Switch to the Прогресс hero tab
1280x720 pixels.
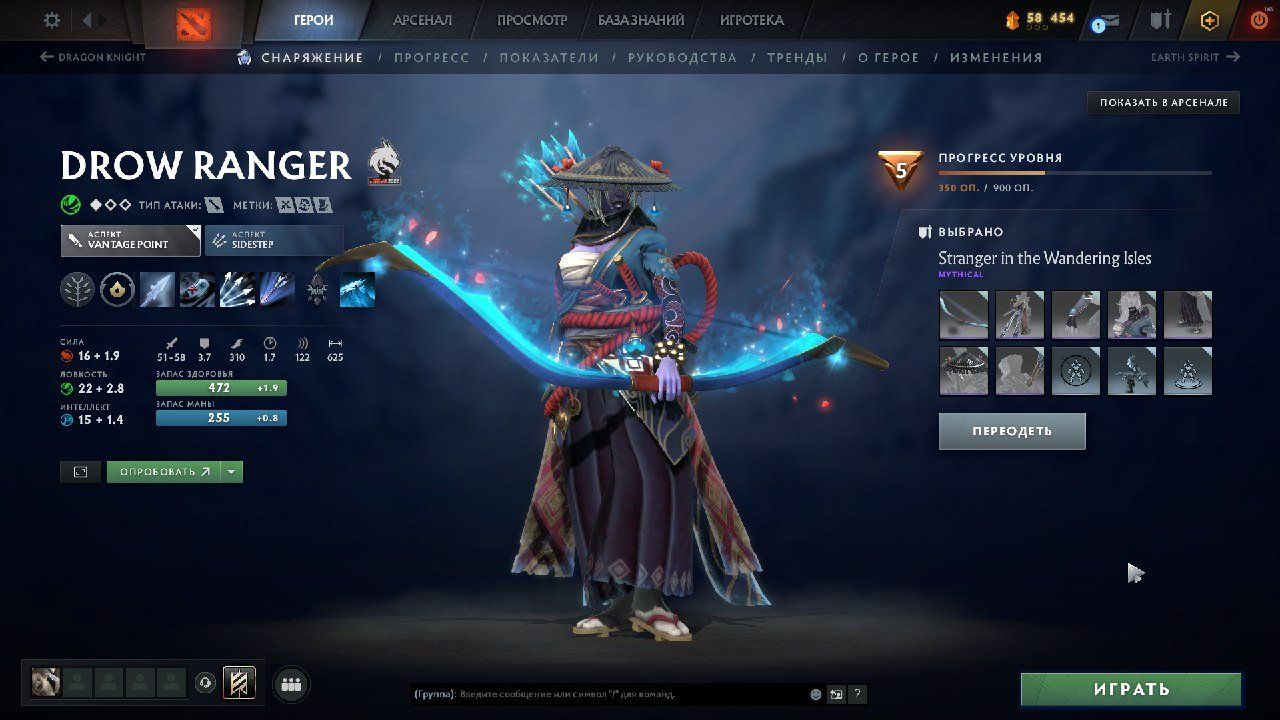[431, 58]
